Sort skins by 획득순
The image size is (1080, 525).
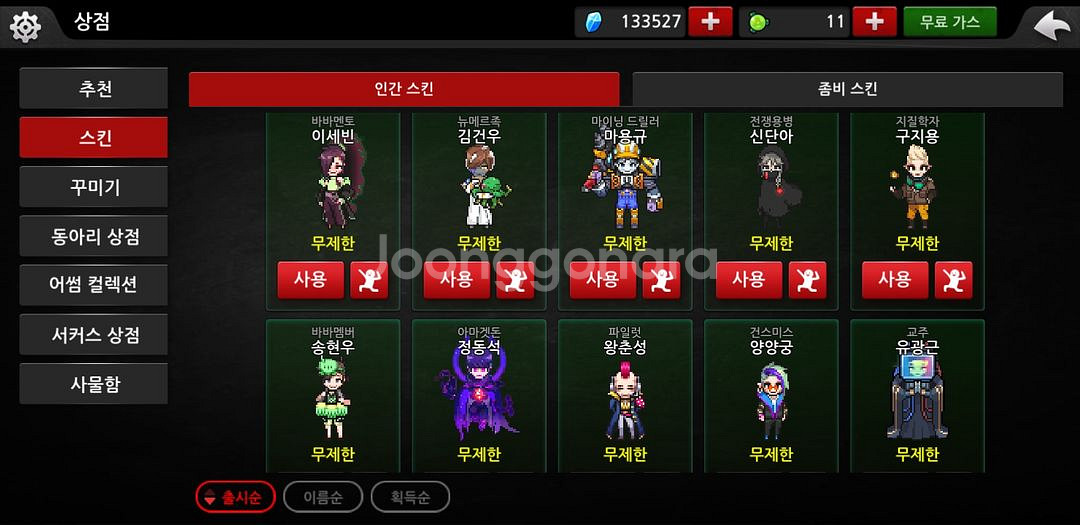(x=410, y=497)
